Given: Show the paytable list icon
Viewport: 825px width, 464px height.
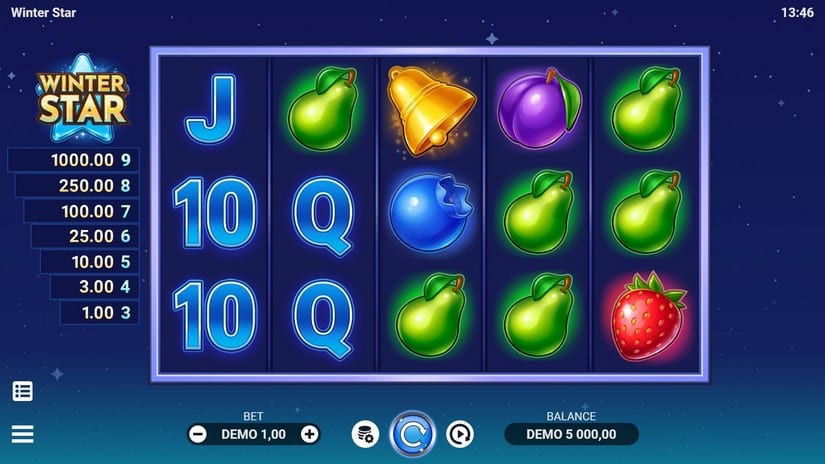Looking at the screenshot, I should (22, 391).
